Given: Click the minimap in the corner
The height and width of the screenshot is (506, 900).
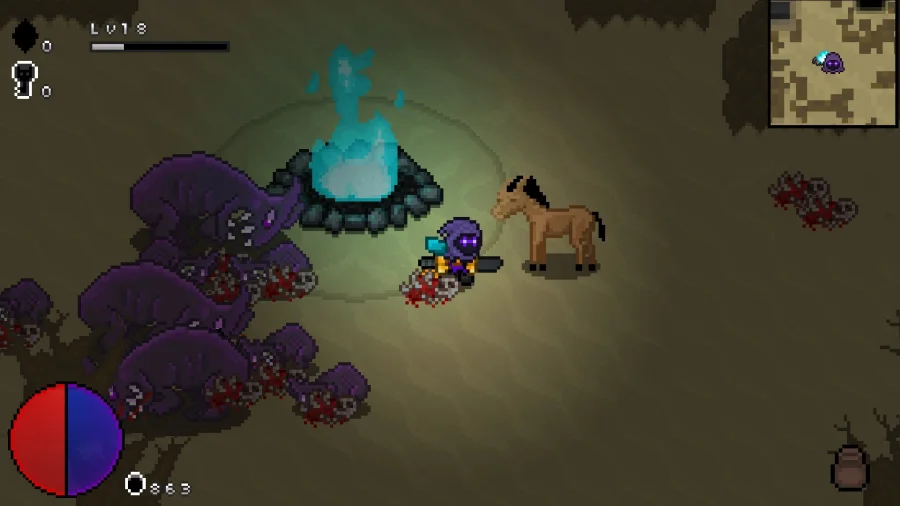Looking at the screenshot, I should pyautogui.click(x=833, y=62).
